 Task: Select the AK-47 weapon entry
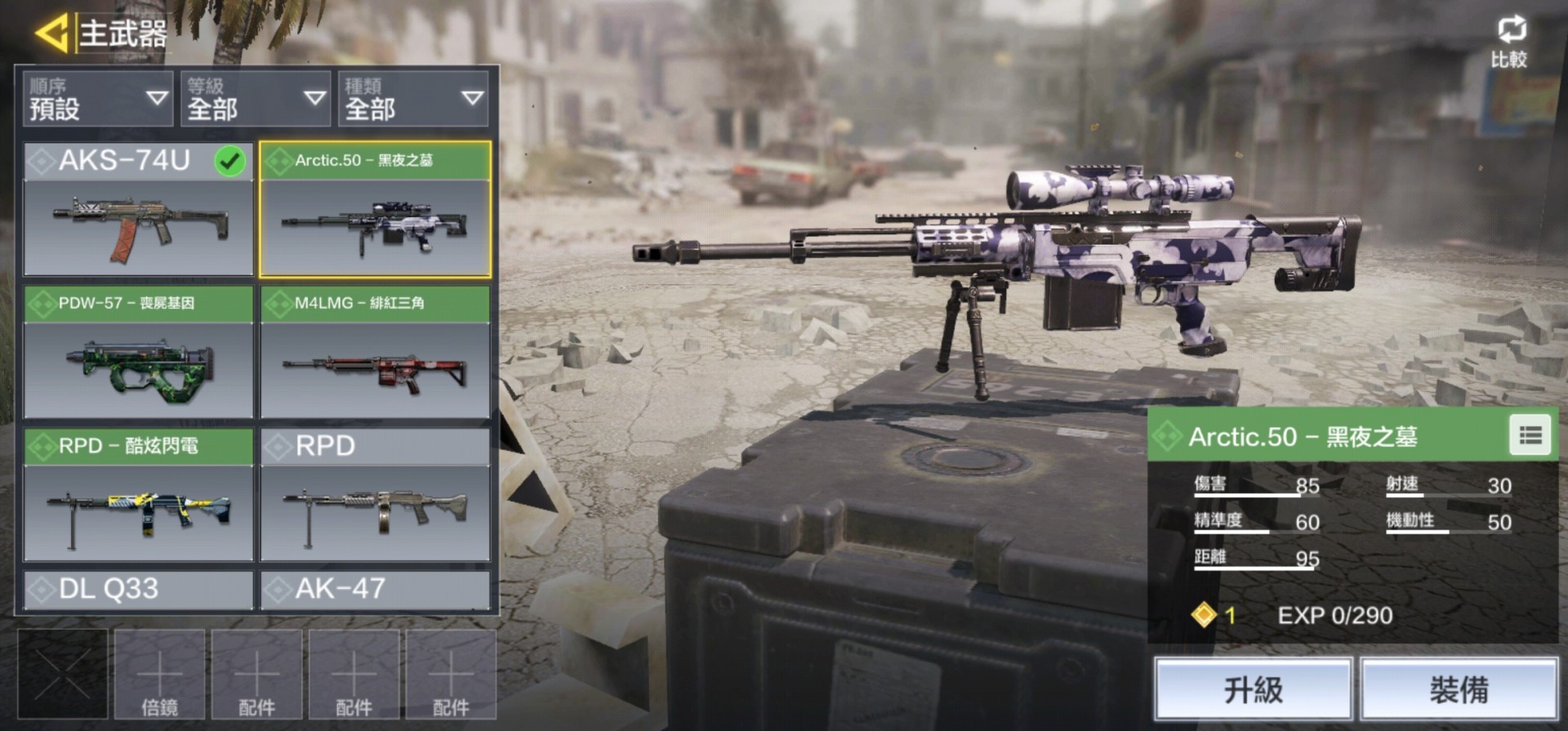375,590
